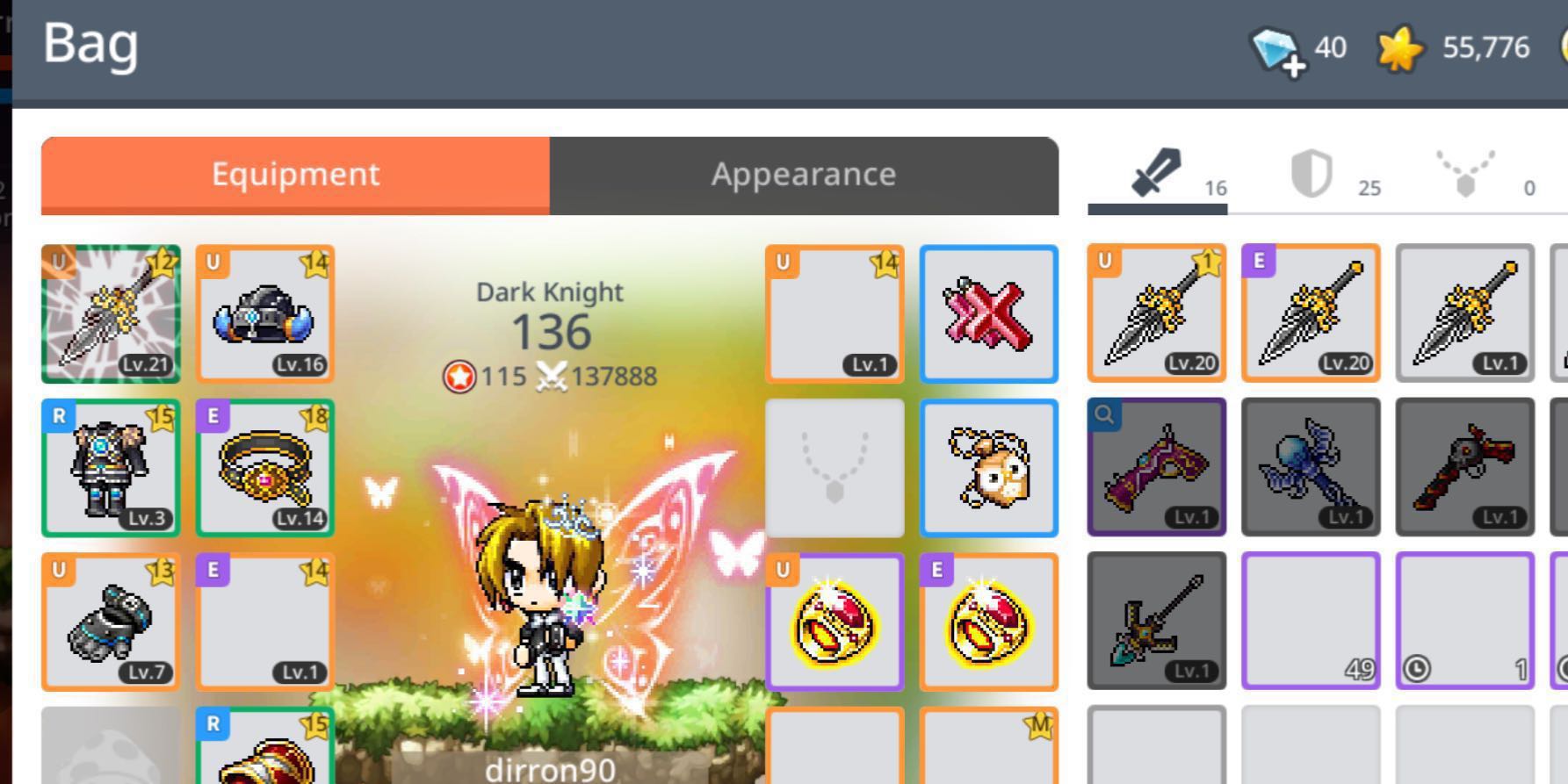Select the equipped Lv.21 spear
This screenshot has width=1568, height=784.
[x=112, y=314]
